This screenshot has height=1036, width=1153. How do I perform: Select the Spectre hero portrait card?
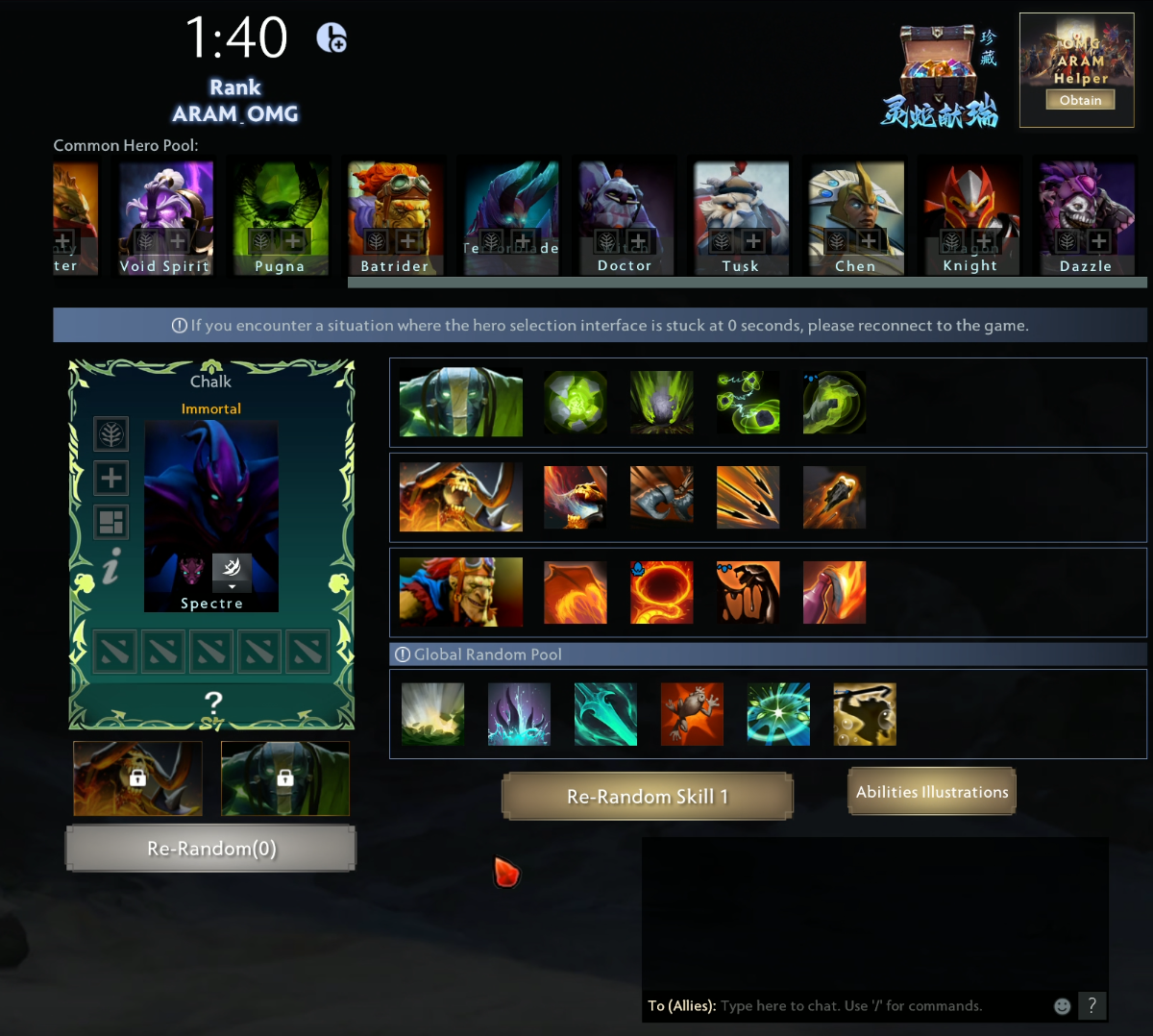(x=211, y=515)
